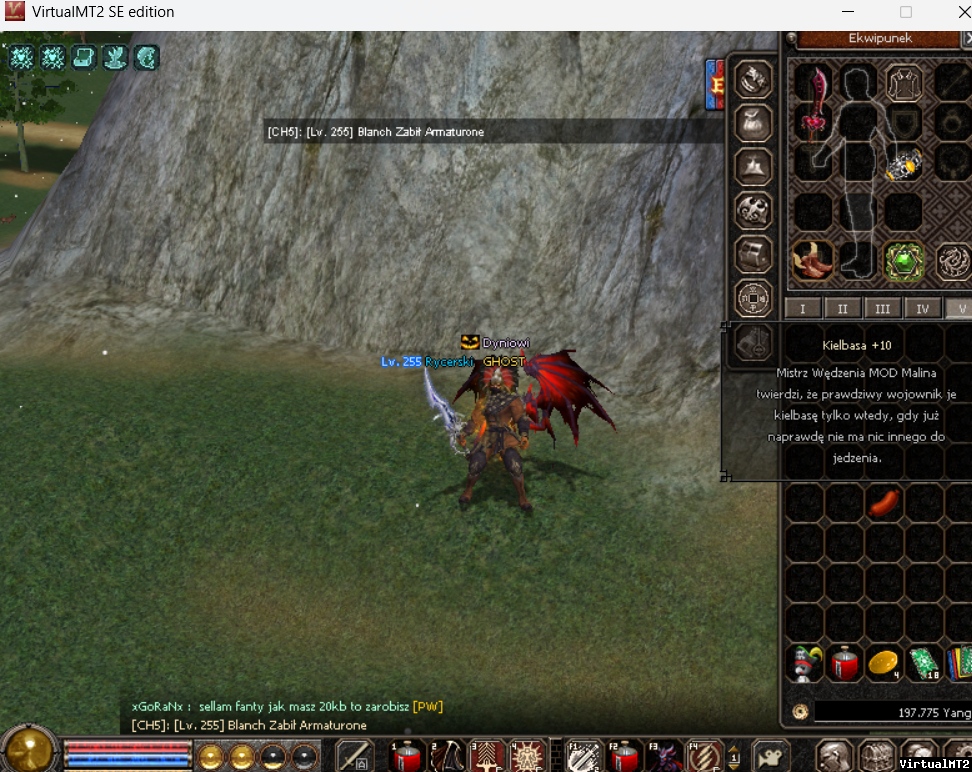Image resolution: width=972 pixels, height=772 pixels.
Task: Use the red potion in quickslot 1
Action: pos(409,755)
